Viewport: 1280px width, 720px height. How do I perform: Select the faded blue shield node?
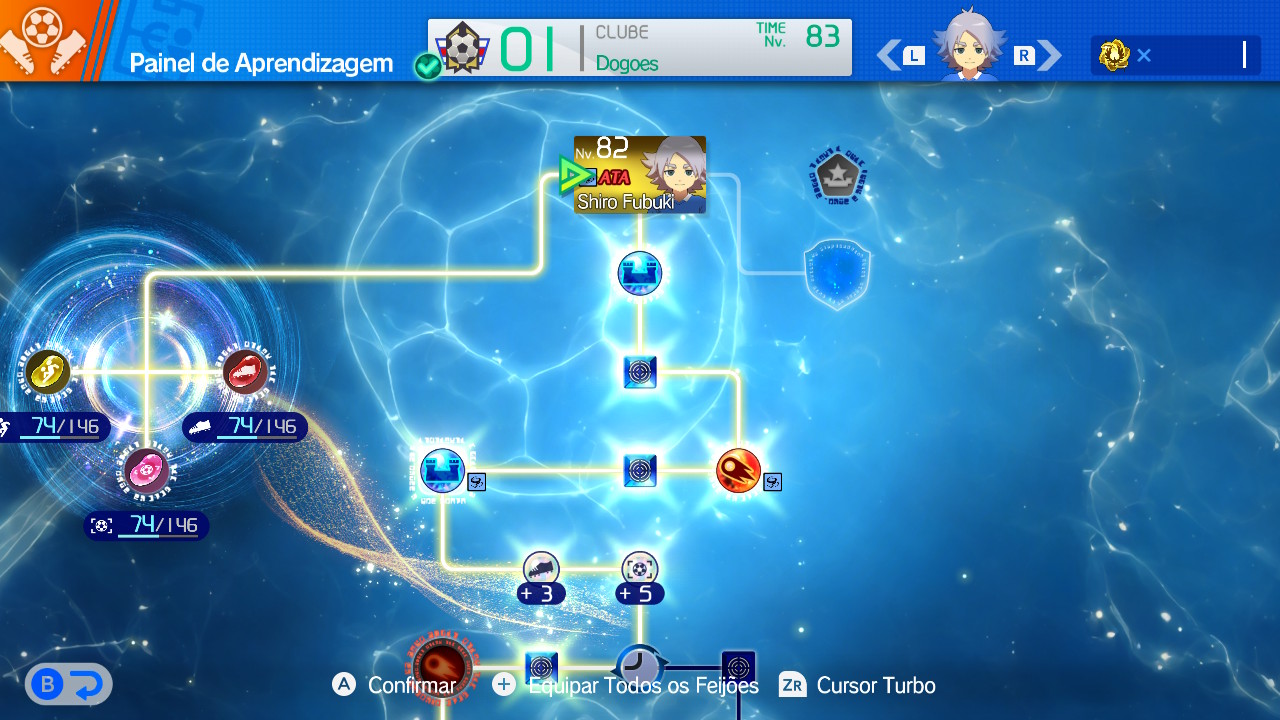click(836, 273)
